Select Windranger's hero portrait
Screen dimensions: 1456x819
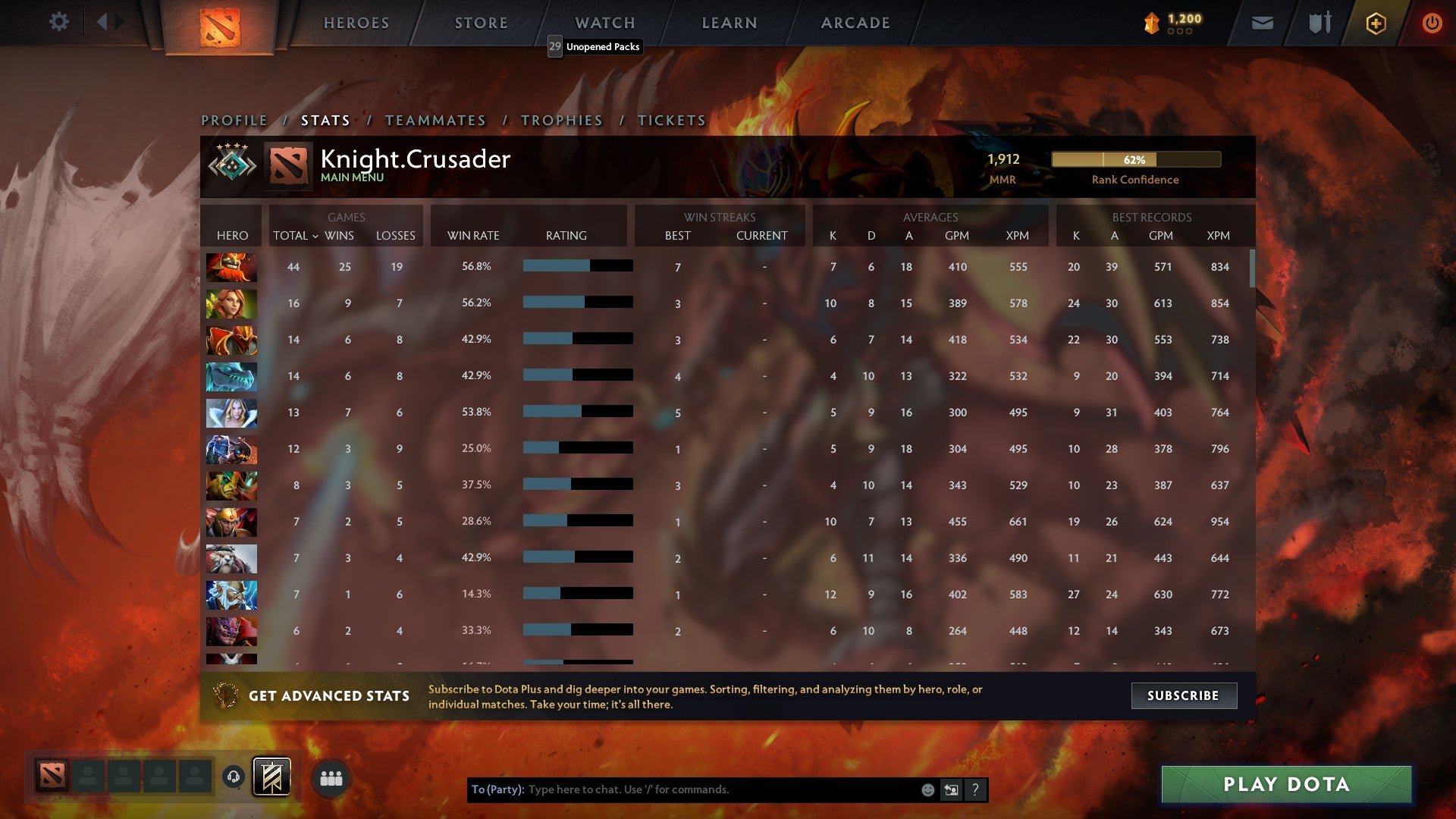tap(231, 303)
